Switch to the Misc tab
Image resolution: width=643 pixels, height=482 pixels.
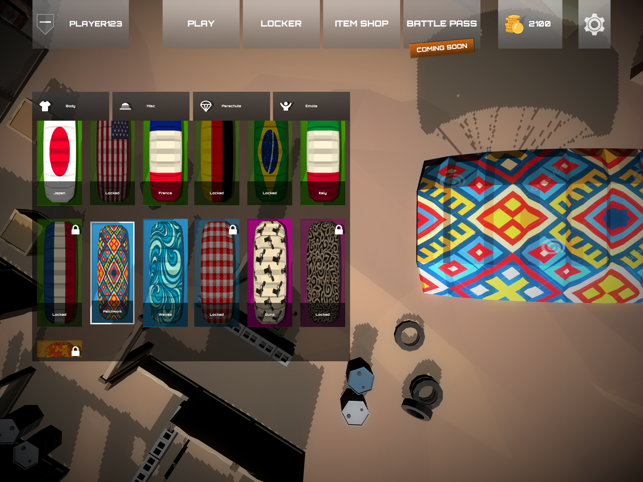151,106
